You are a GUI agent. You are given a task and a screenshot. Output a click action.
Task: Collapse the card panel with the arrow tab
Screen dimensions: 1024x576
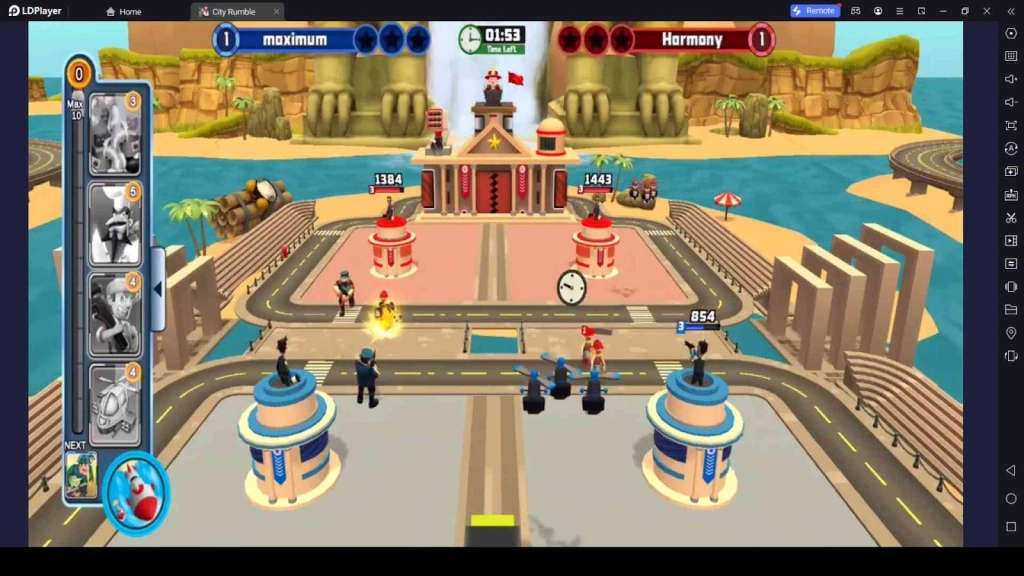(157, 289)
